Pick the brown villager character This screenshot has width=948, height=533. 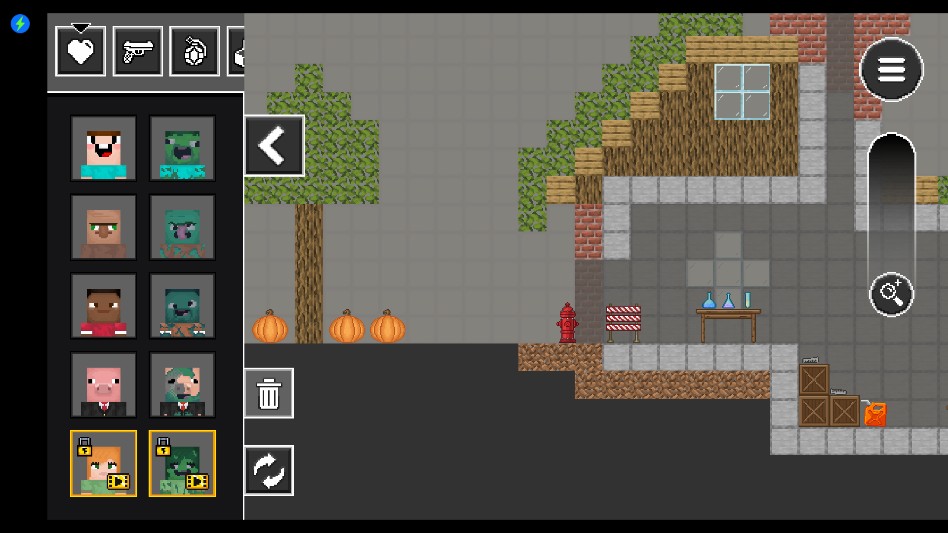(104, 227)
